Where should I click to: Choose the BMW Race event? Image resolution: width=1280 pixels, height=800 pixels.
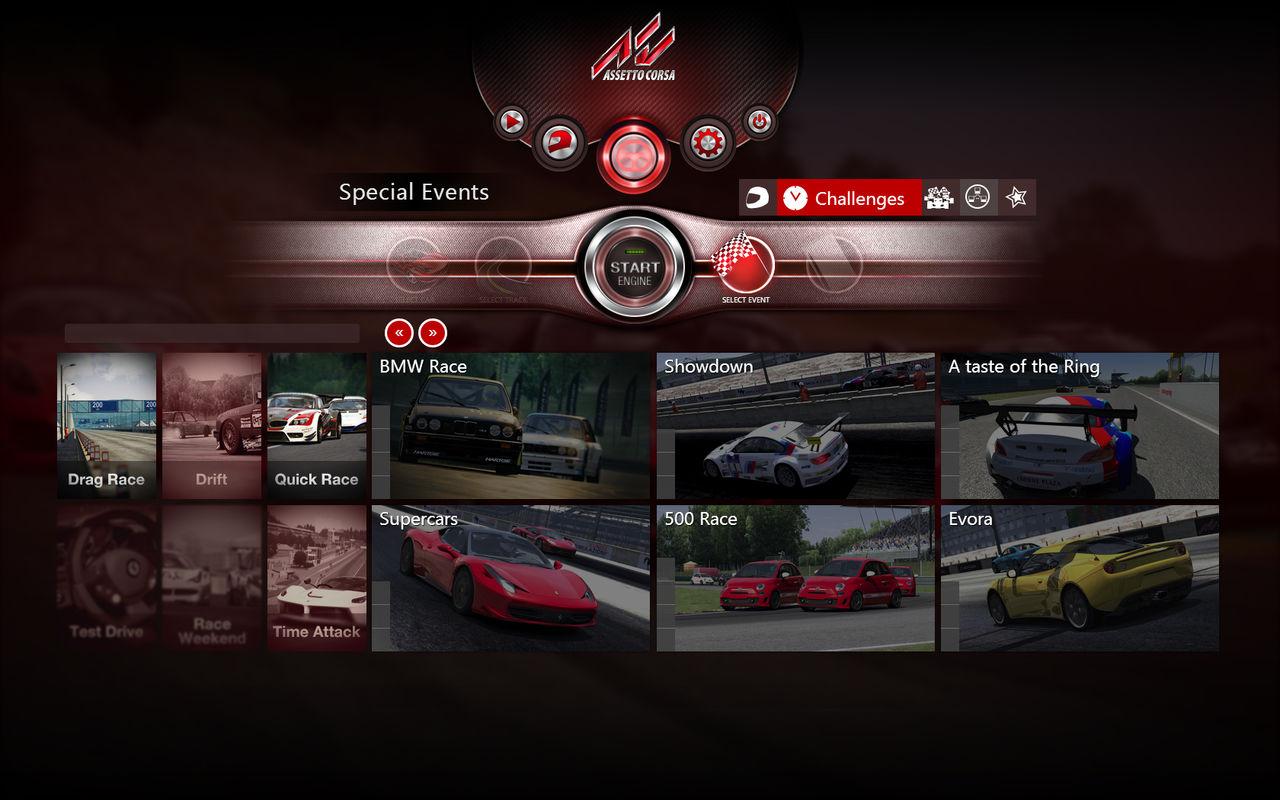click(x=511, y=426)
